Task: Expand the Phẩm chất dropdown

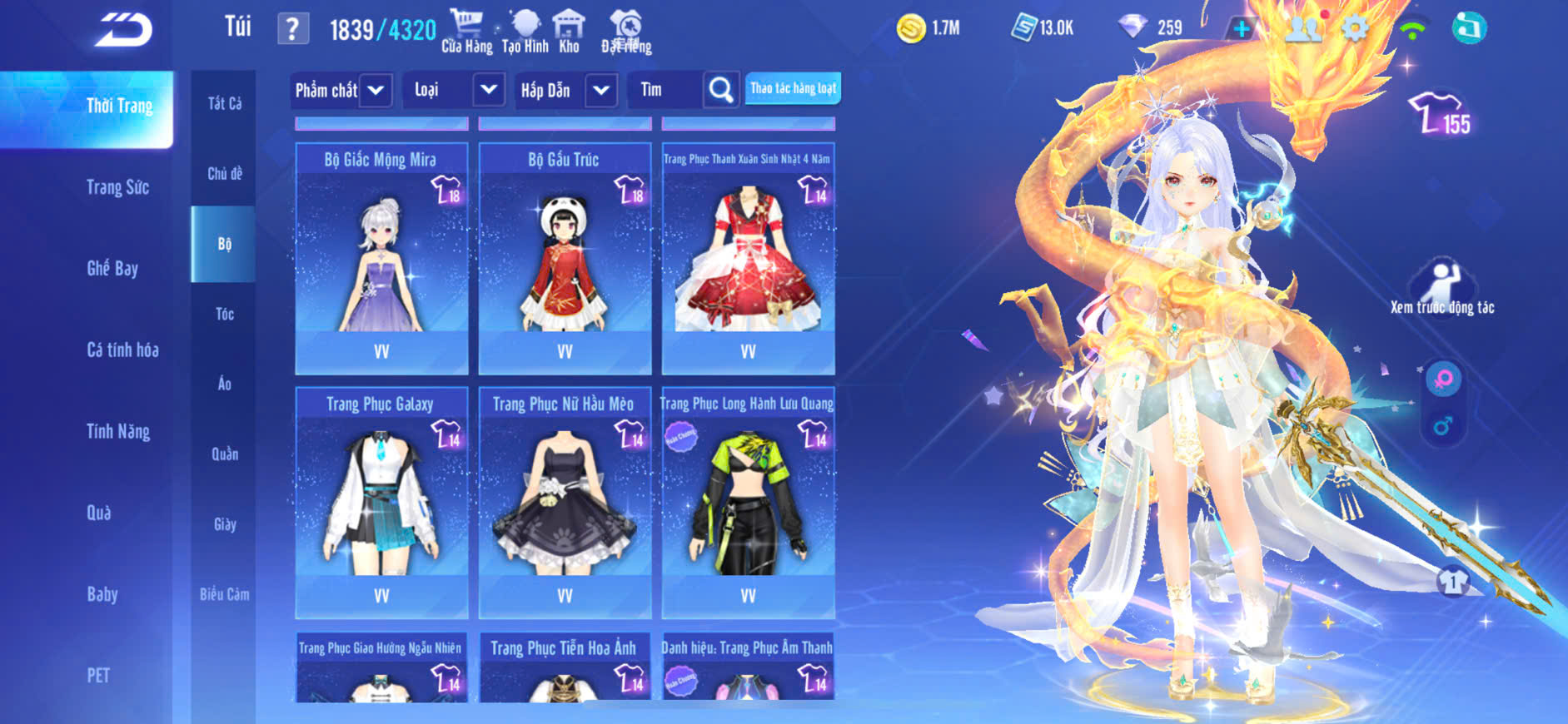Action: click(376, 90)
